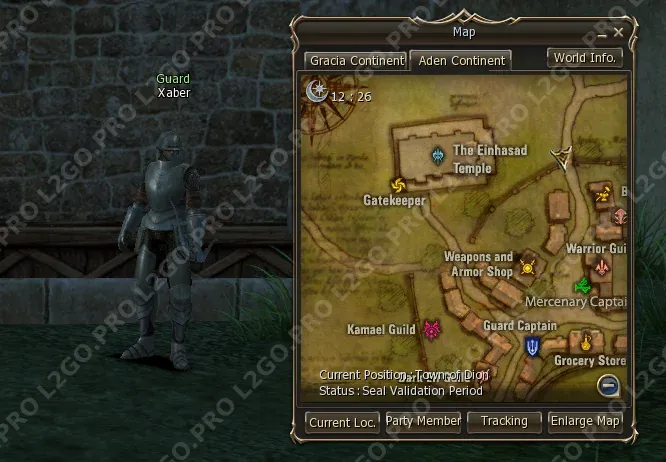
Task: Click the Grocery Store marker icon
Action: [586, 343]
